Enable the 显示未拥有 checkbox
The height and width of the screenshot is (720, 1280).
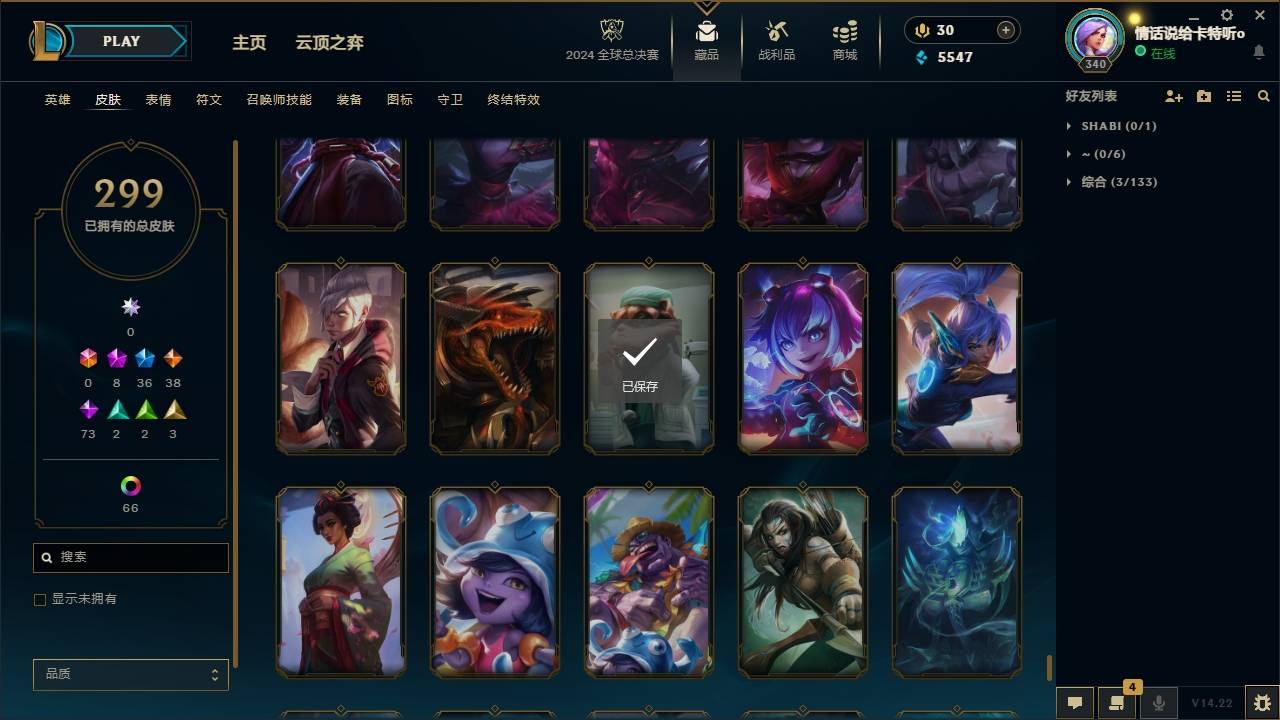pos(40,599)
